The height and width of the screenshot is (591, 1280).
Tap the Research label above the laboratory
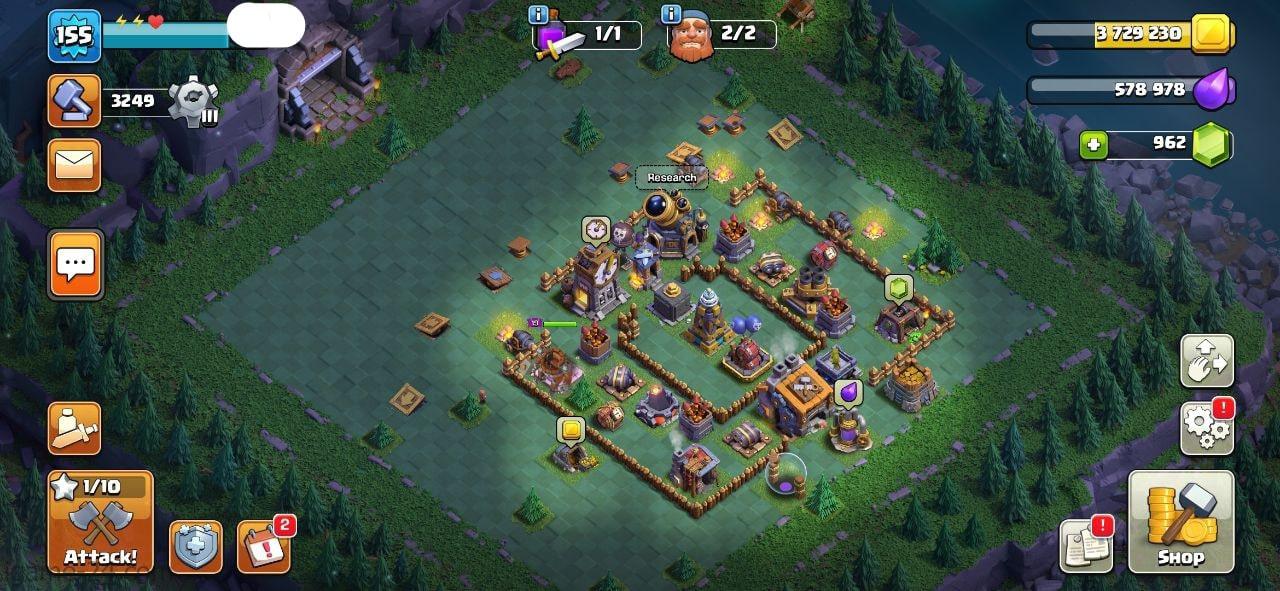click(672, 178)
